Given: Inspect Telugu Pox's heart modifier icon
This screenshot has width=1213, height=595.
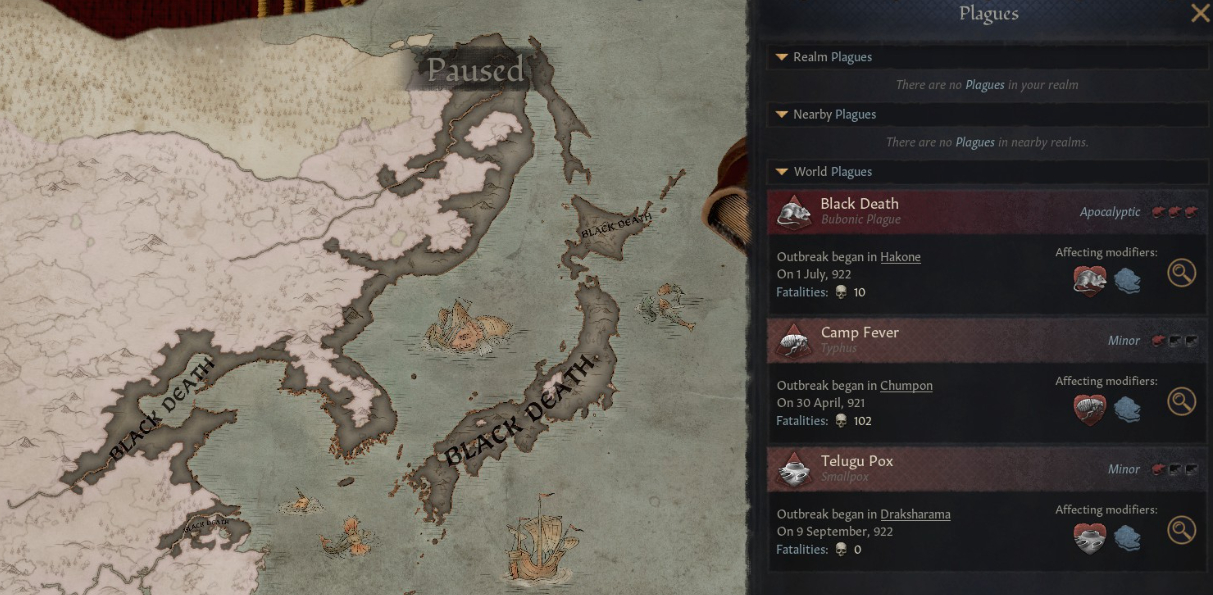Looking at the screenshot, I should 1089,538.
